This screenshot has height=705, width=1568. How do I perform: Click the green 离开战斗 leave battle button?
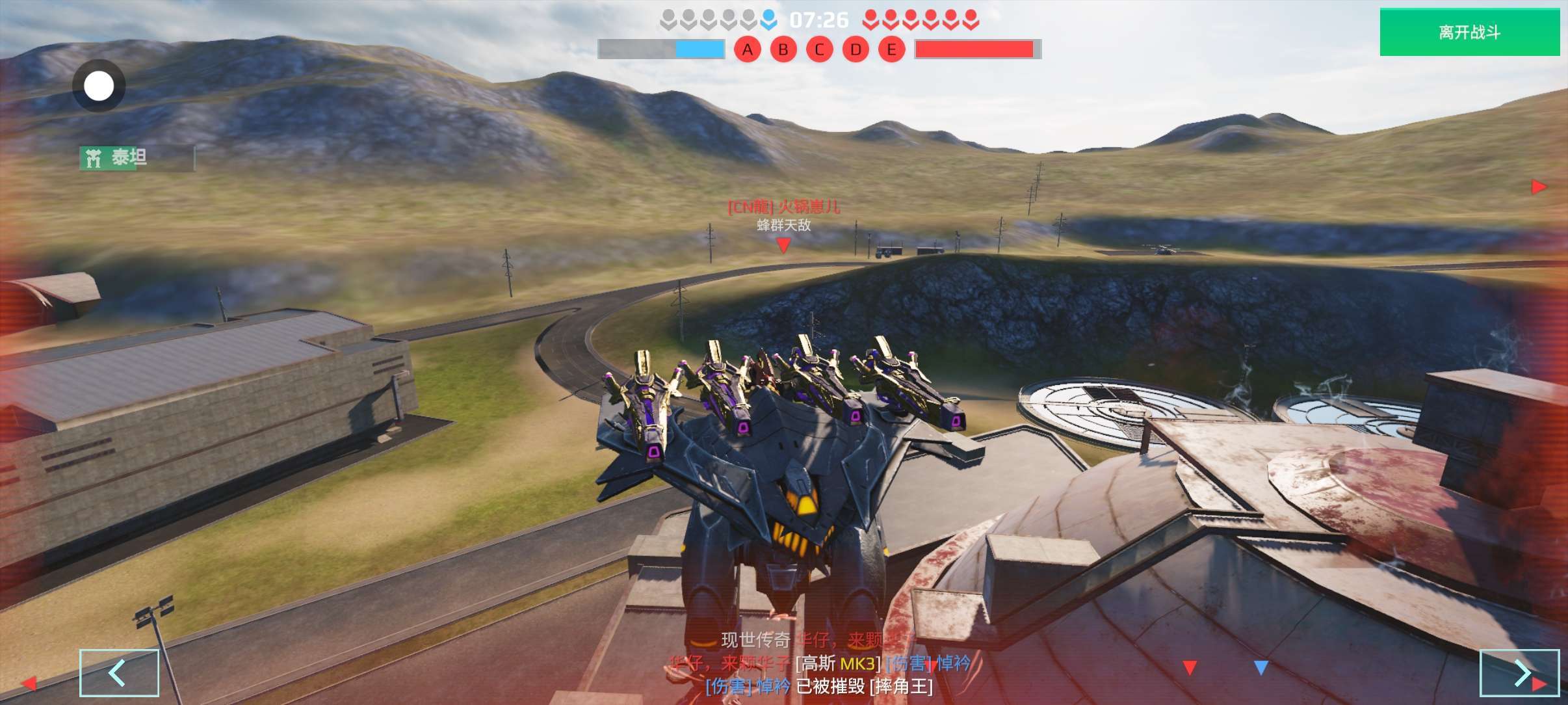coord(1469,32)
